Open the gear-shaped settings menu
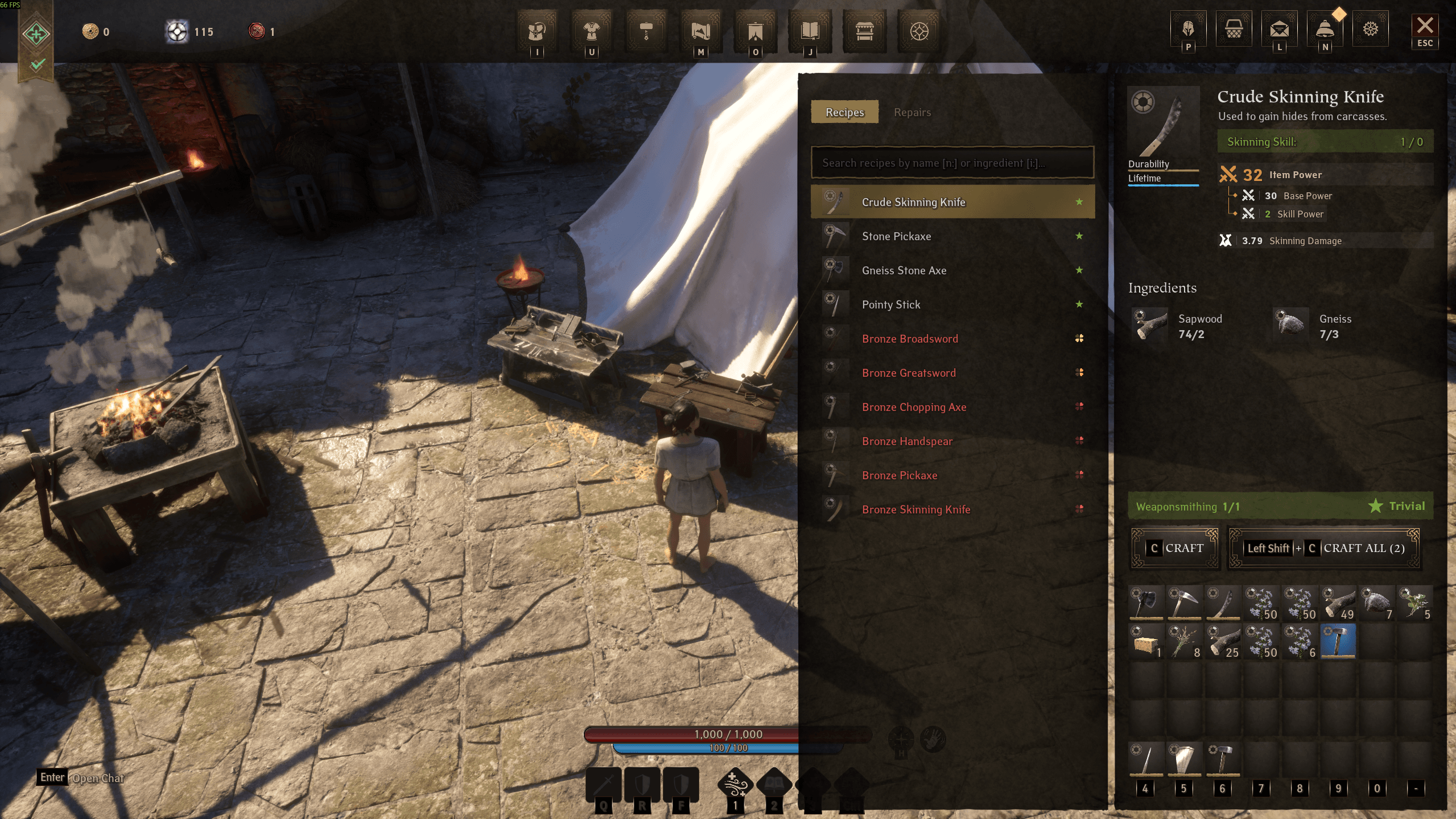Image resolution: width=1456 pixels, height=819 pixels. click(1370, 28)
